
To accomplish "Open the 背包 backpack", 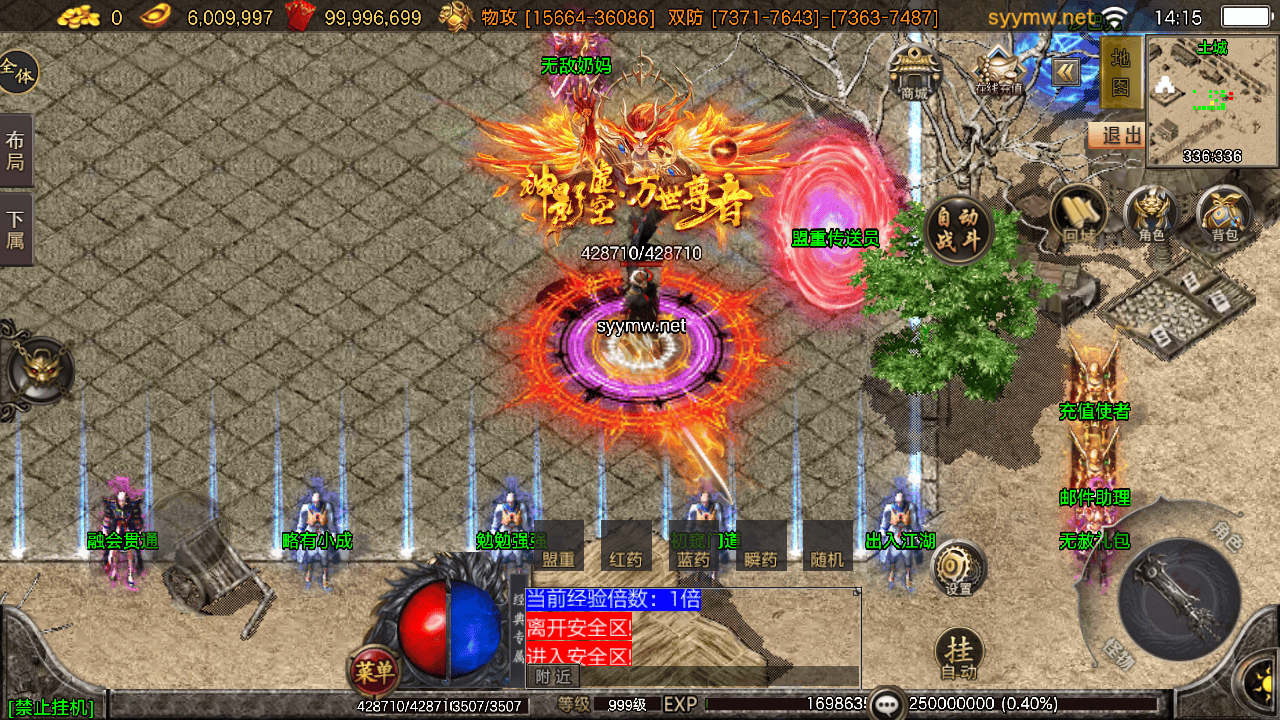I will click(1224, 214).
